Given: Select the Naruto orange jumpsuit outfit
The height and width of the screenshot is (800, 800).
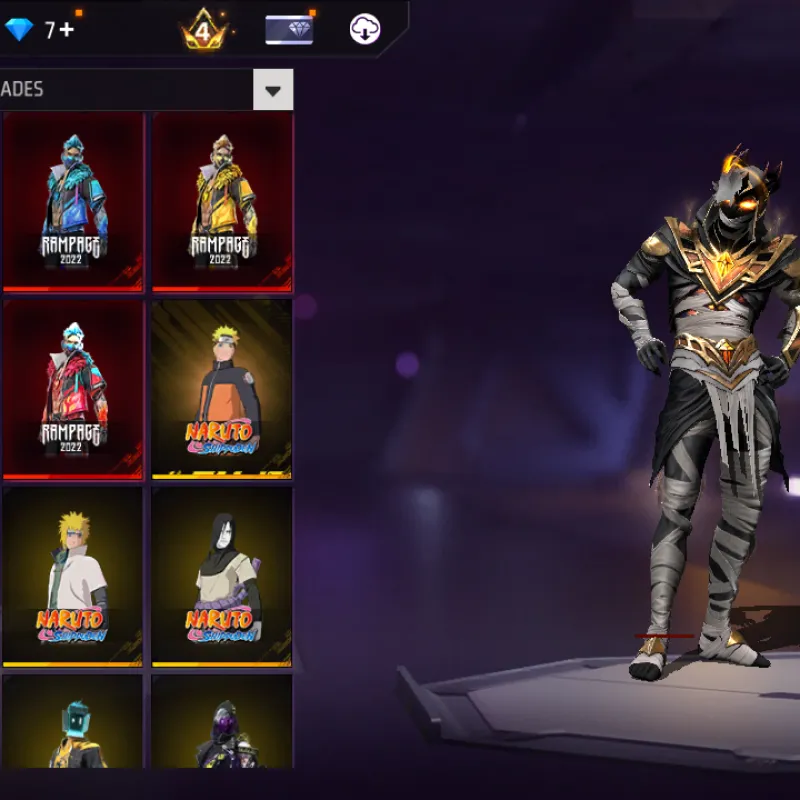Looking at the screenshot, I should click(x=221, y=388).
